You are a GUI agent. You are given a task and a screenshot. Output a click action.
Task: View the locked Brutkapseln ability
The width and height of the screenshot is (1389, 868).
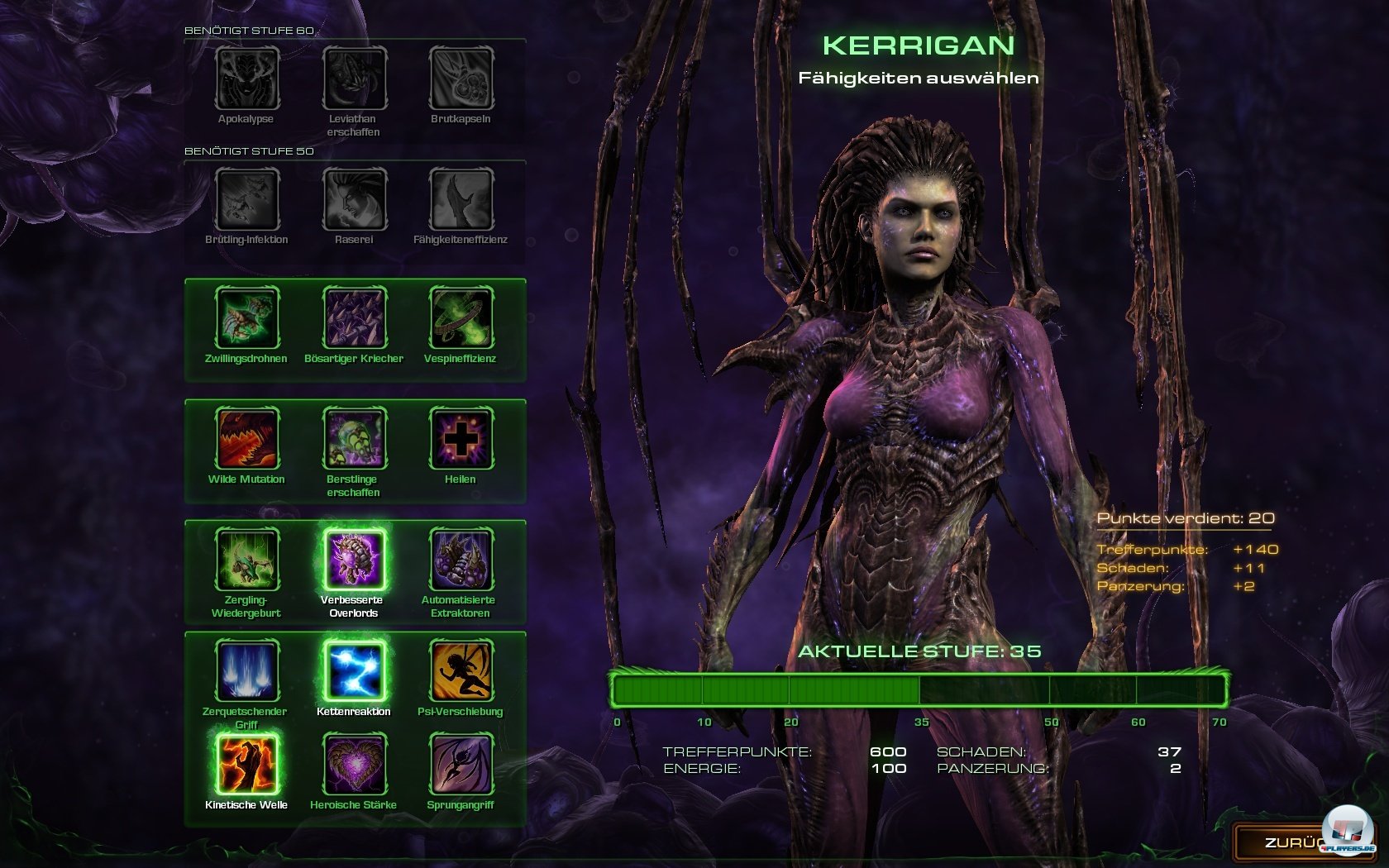coord(461,79)
